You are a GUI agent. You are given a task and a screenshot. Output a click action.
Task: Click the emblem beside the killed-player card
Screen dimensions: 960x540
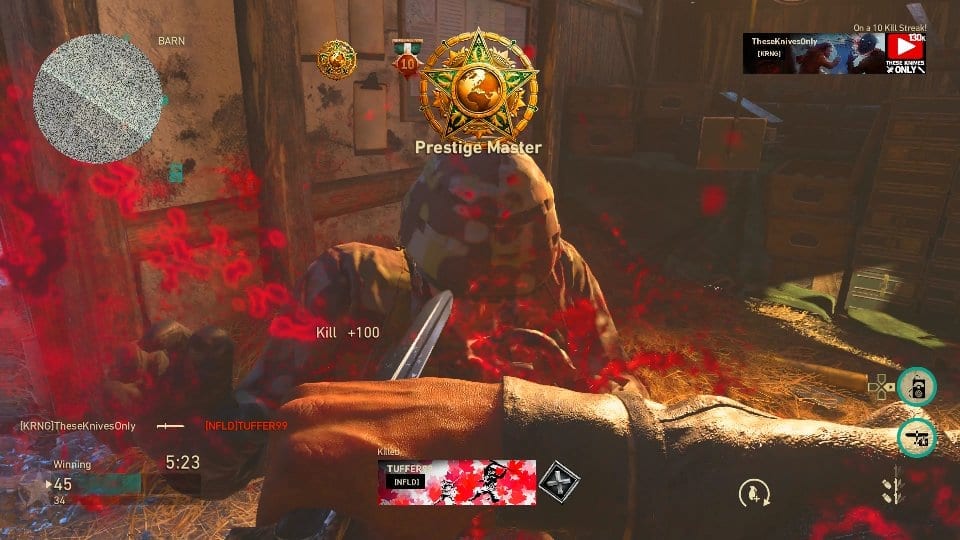pyautogui.click(x=559, y=480)
